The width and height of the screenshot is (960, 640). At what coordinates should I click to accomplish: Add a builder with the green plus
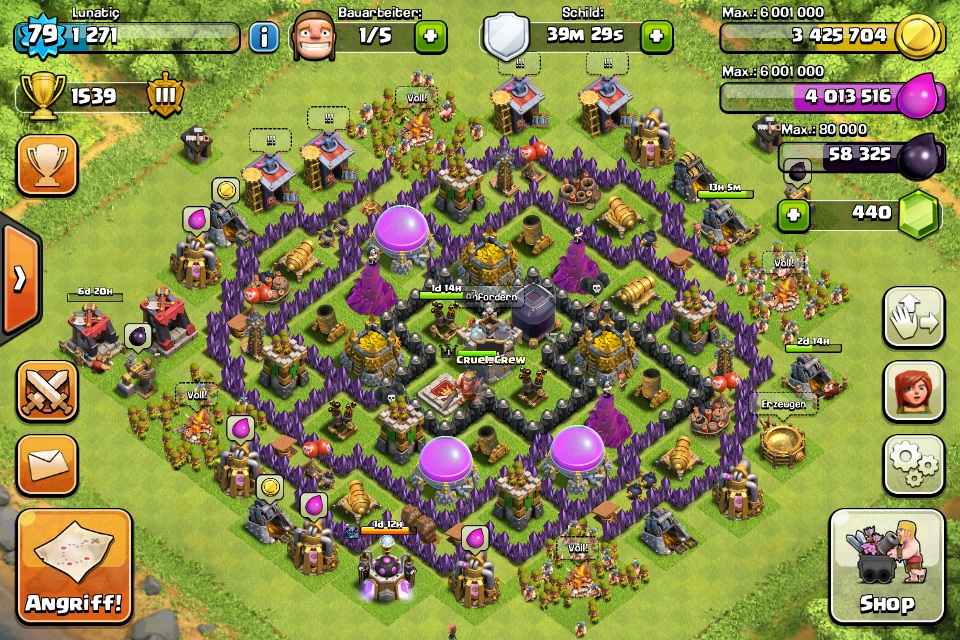tap(430, 38)
